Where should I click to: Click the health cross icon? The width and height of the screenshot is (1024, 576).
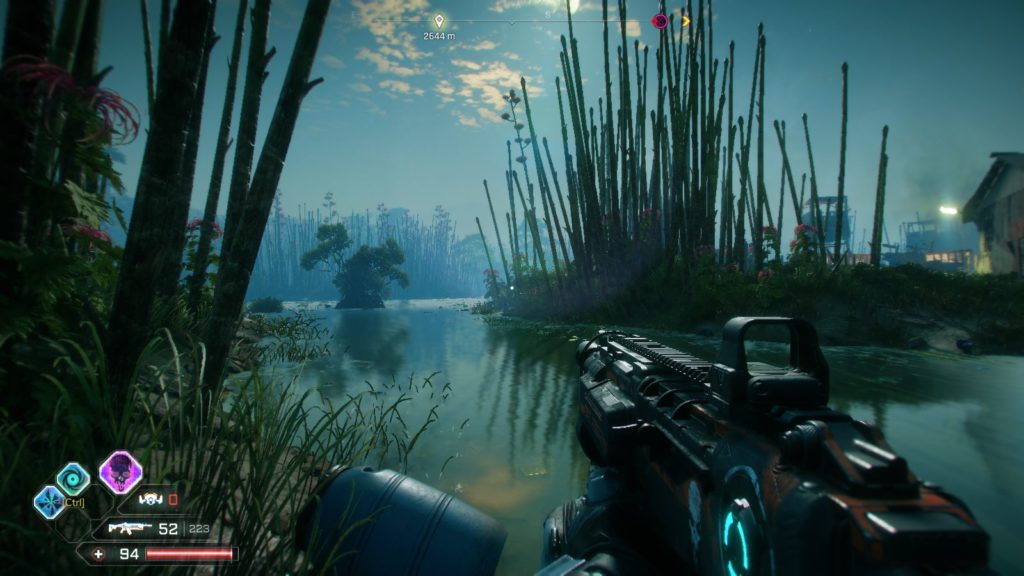(x=98, y=553)
